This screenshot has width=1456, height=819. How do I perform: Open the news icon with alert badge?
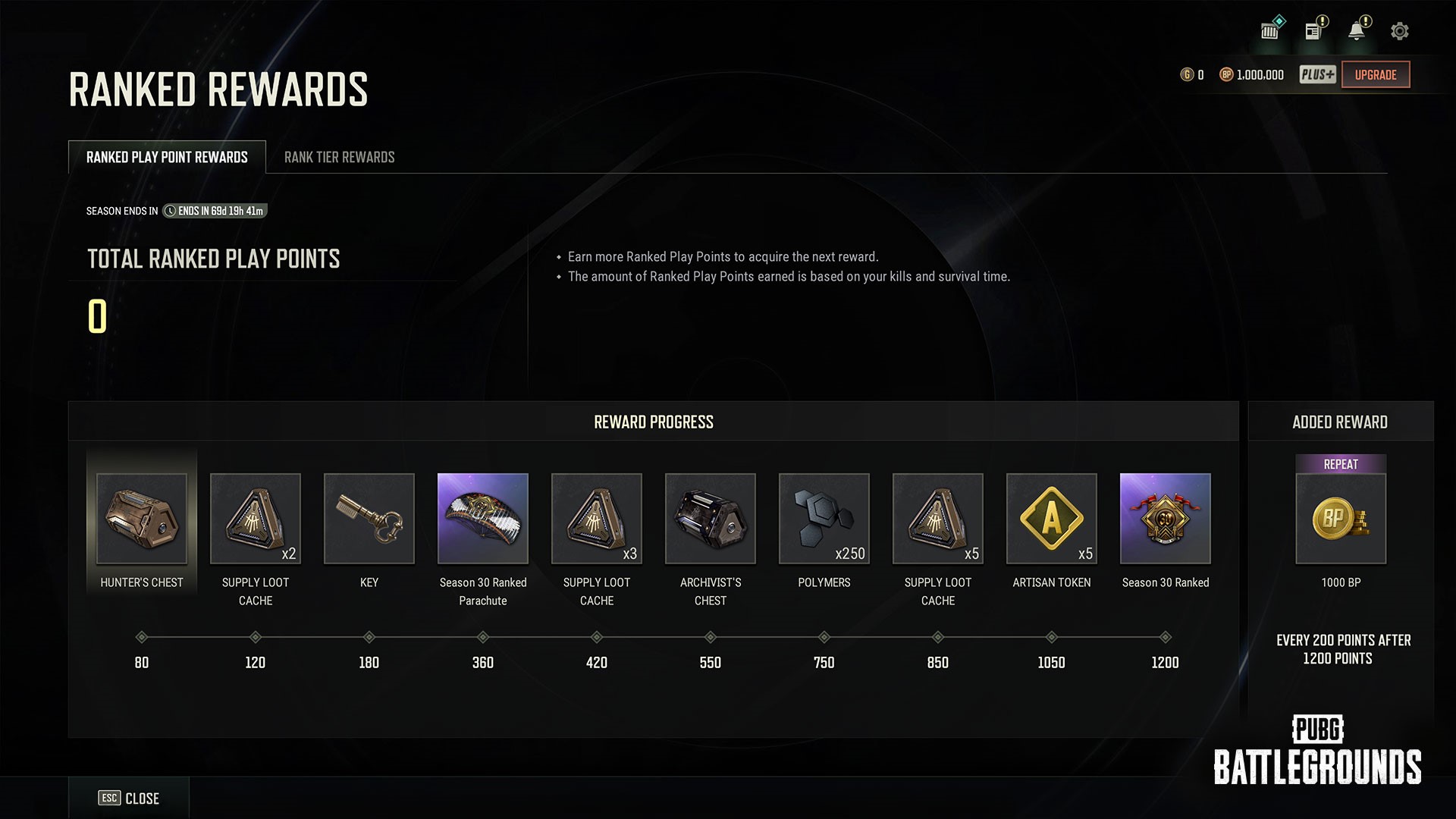1313,31
